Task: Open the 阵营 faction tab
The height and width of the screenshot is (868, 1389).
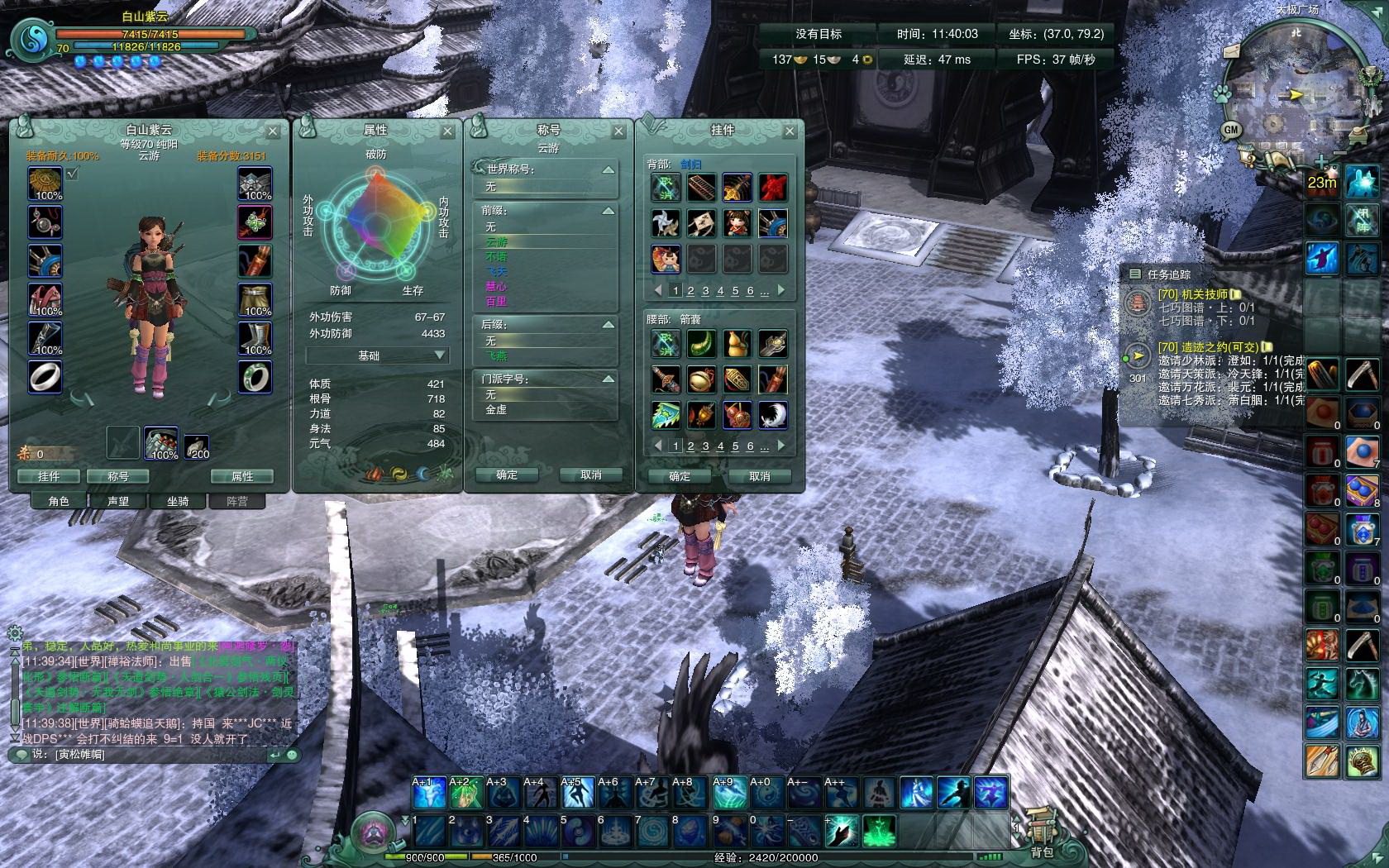Action: tap(237, 501)
